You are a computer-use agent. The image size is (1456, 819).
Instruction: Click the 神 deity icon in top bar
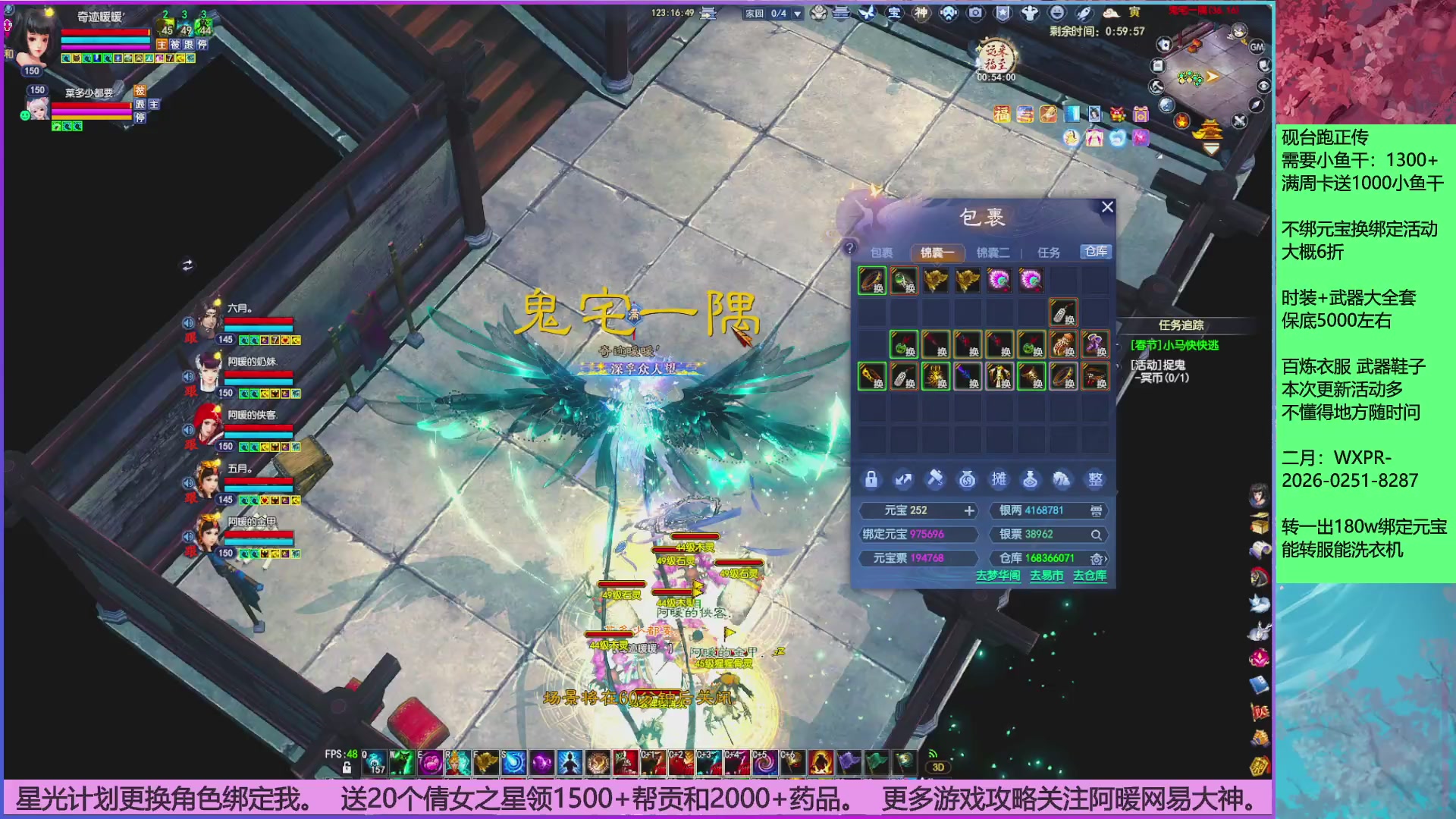921,11
